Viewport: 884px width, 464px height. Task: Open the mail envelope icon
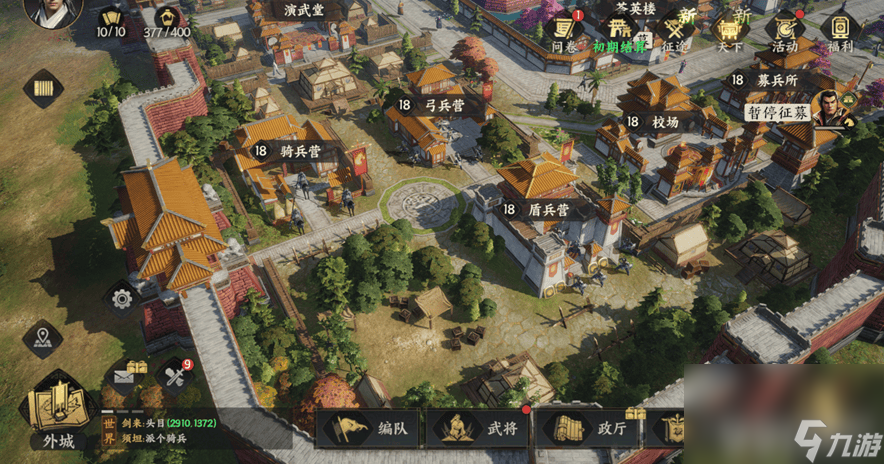(125, 376)
